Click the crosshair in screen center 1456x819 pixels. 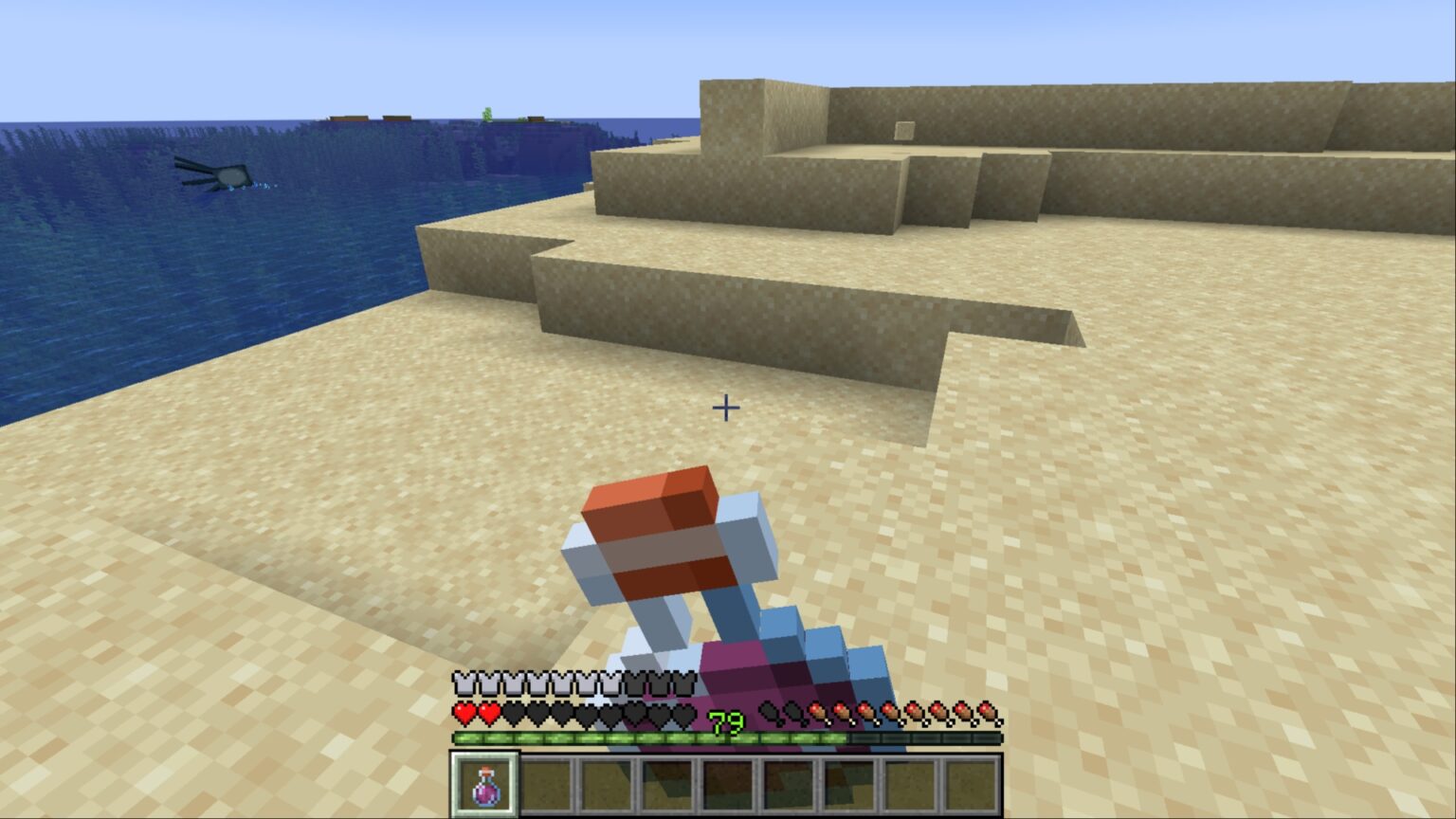tap(726, 409)
